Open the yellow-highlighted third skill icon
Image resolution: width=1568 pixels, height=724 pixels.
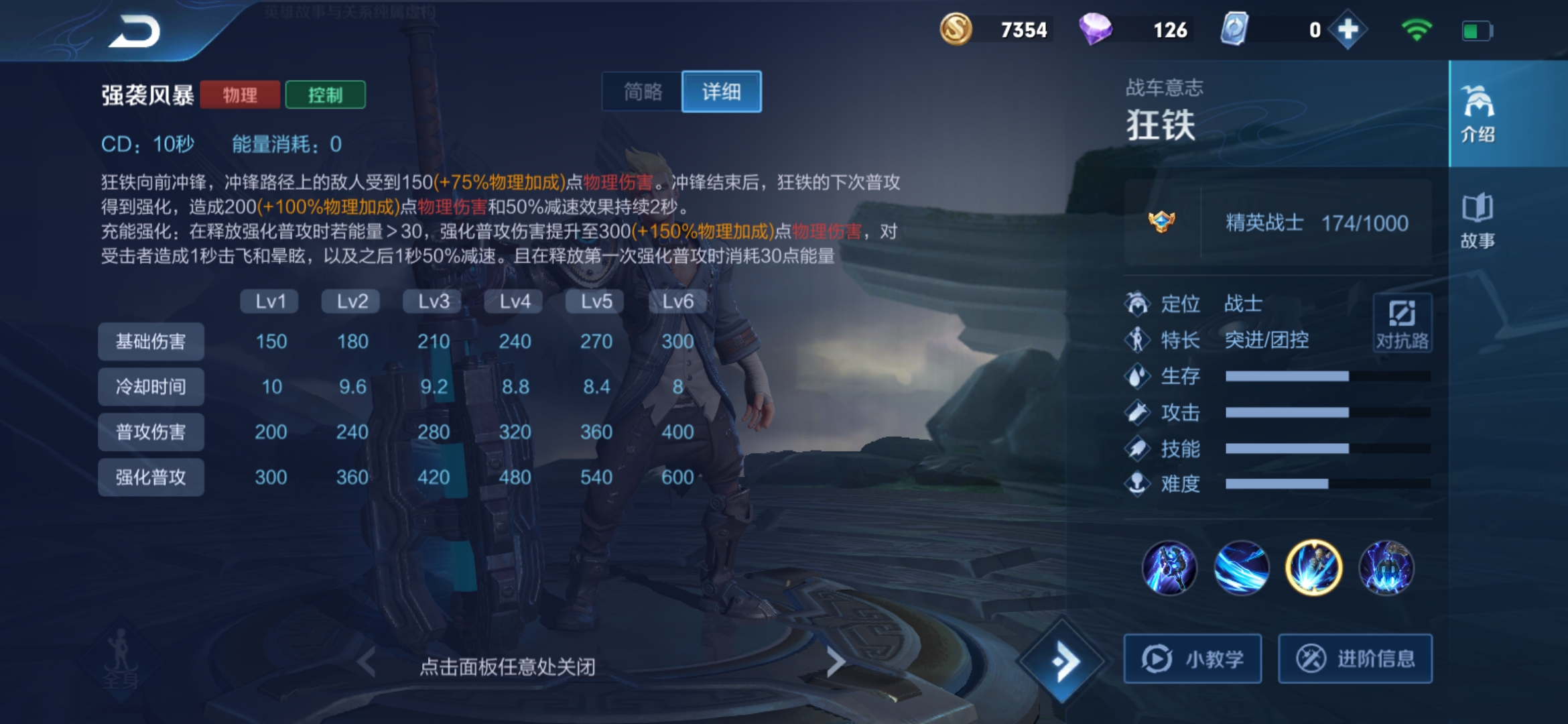pyautogui.click(x=1313, y=567)
